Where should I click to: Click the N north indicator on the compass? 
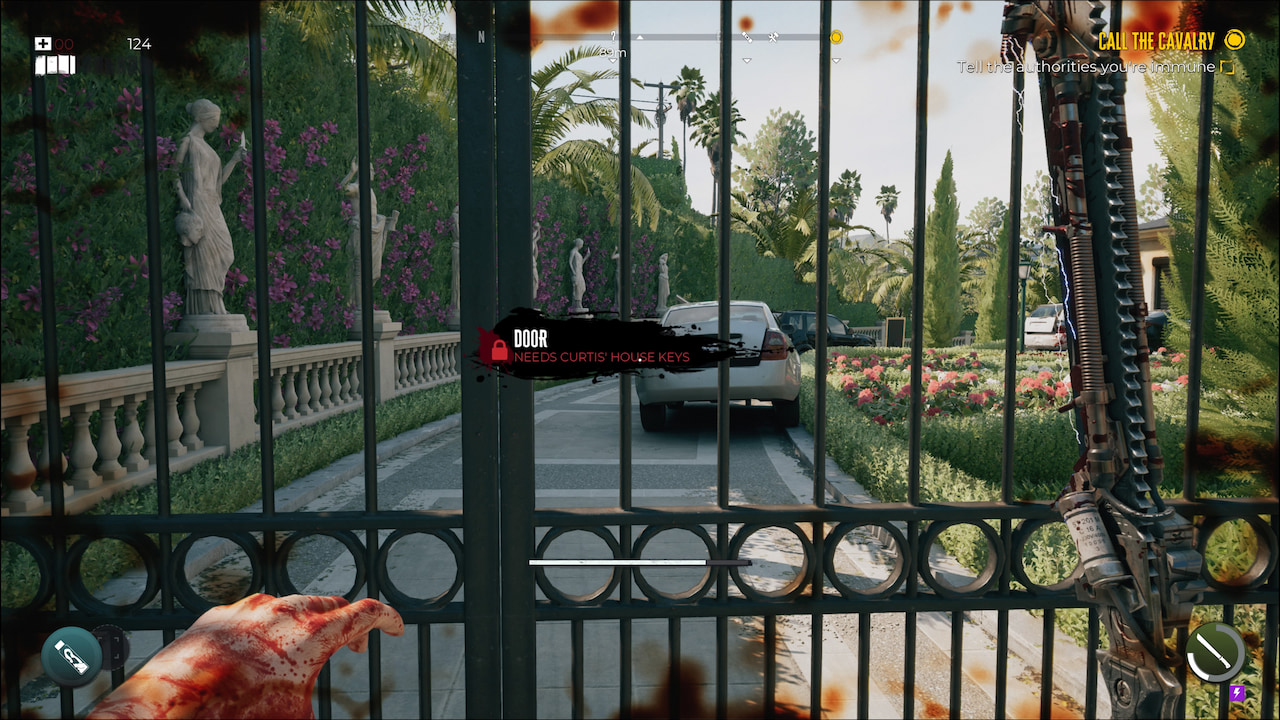(x=481, y=35)
